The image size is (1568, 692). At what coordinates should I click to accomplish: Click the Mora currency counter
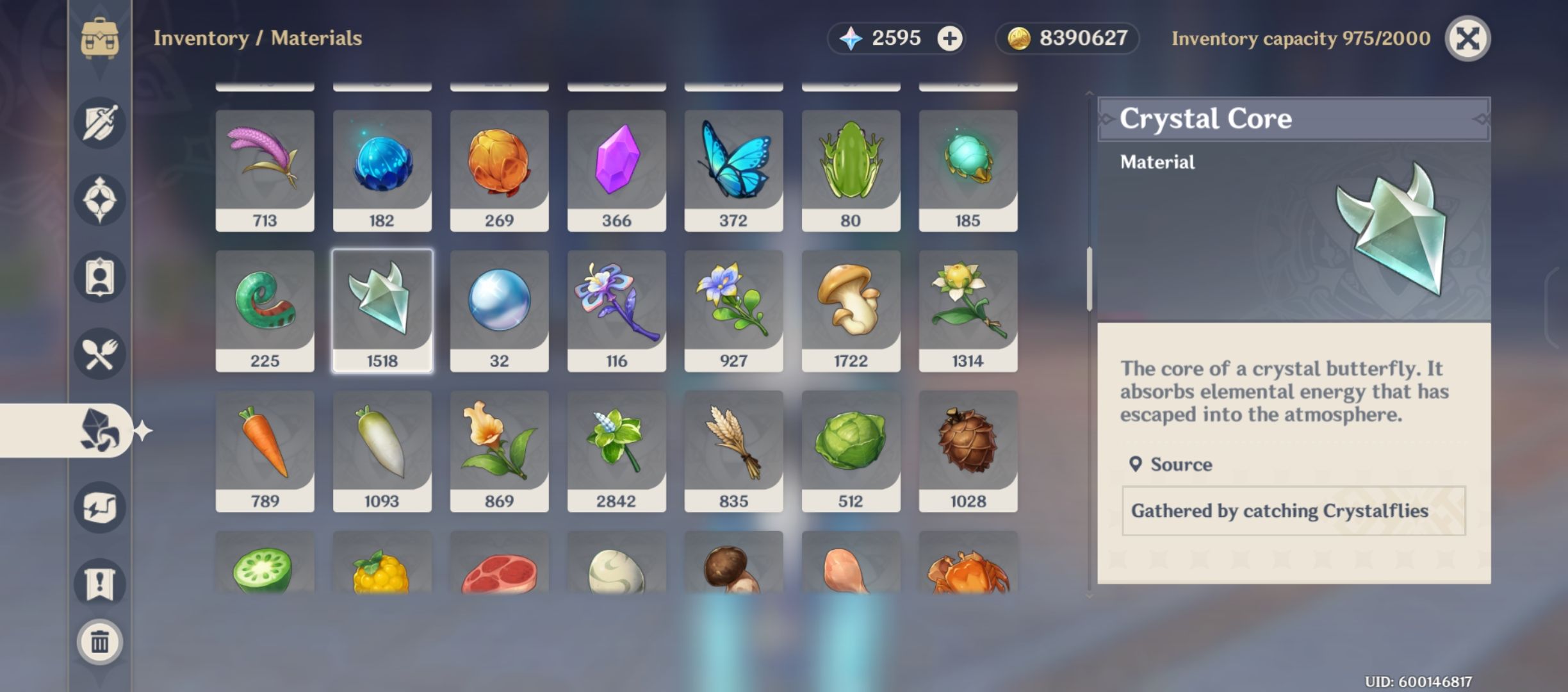pos(1063,38)
